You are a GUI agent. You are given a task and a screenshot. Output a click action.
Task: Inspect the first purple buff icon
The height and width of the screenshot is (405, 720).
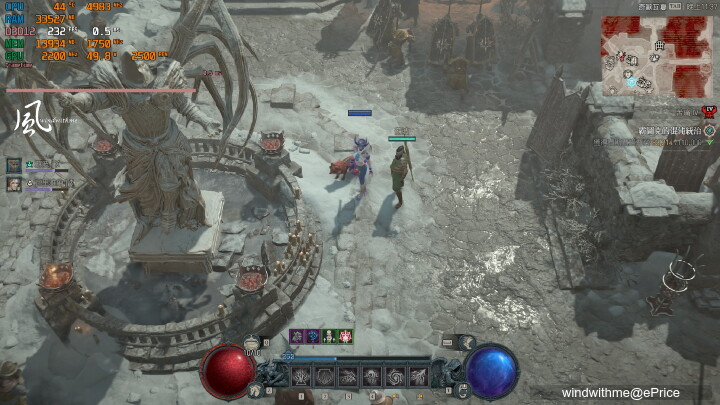[297, 336]
